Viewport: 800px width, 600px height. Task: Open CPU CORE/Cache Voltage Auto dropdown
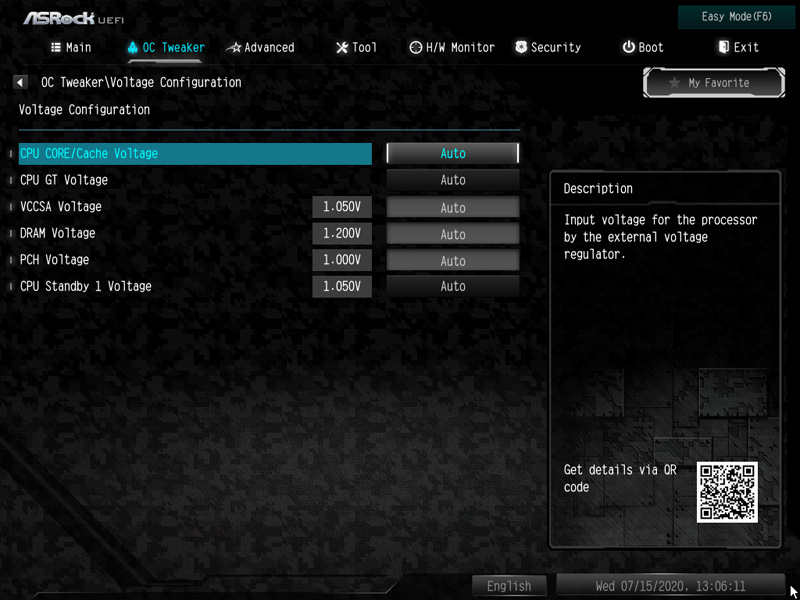[x=453, y=154]
